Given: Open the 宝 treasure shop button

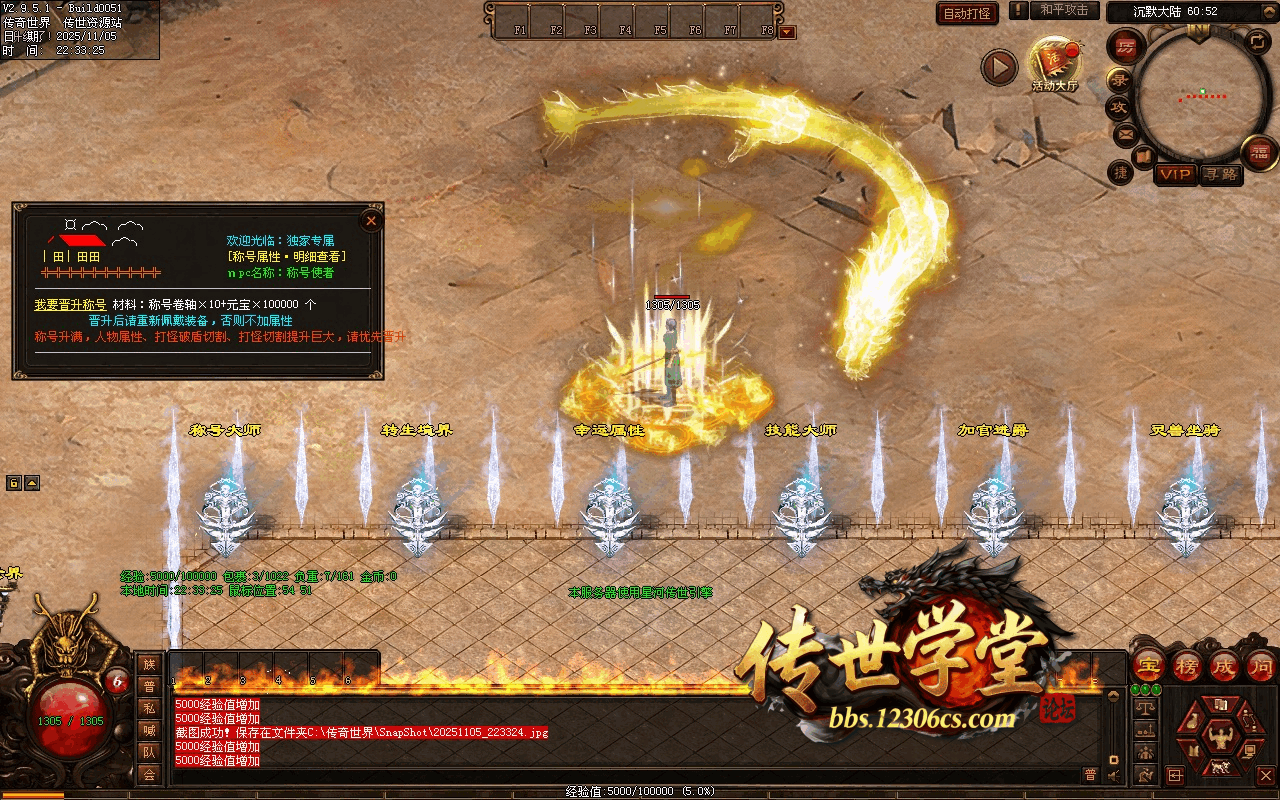Looking at the screenshot, I should (x=1149, y=665).
